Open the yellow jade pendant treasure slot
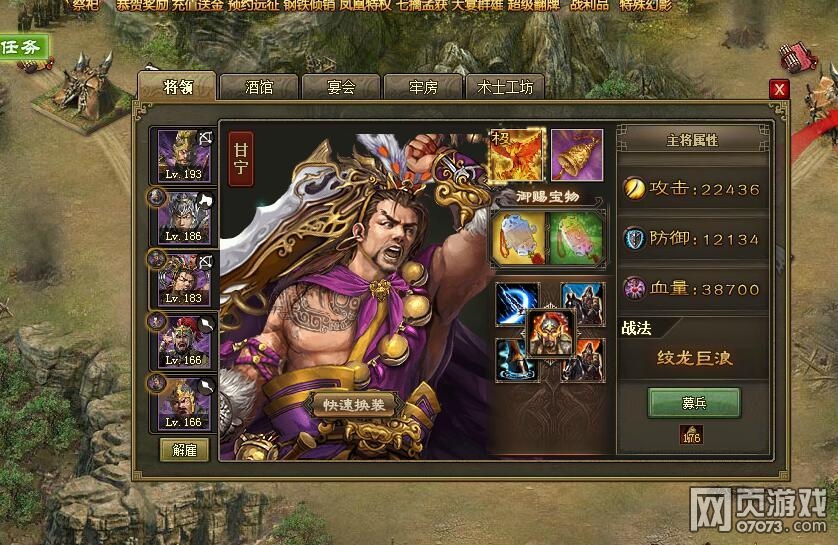 (x=518, y=236)
